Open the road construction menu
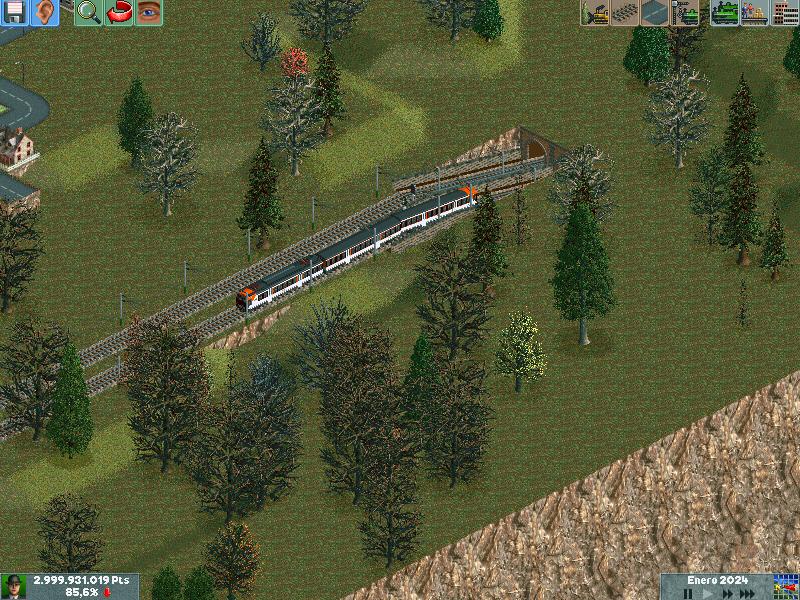This screenshot has width=800, height=600. (655, 12)
